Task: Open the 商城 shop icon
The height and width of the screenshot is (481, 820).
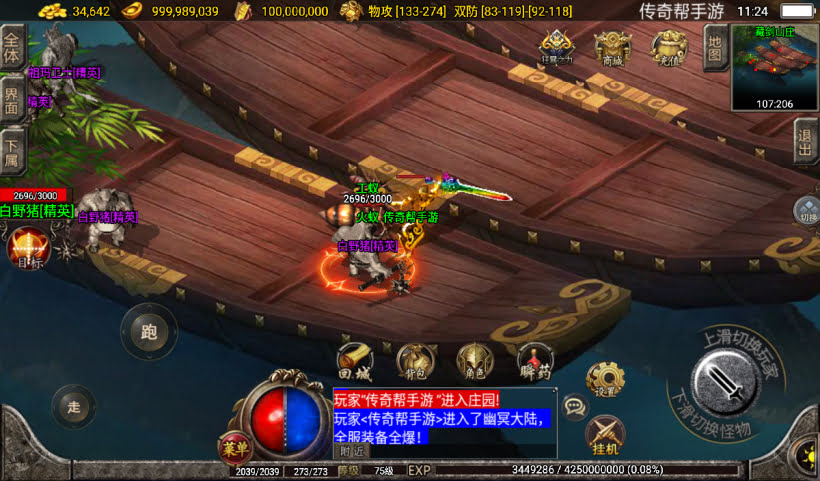Action: [x=613, y=48]
